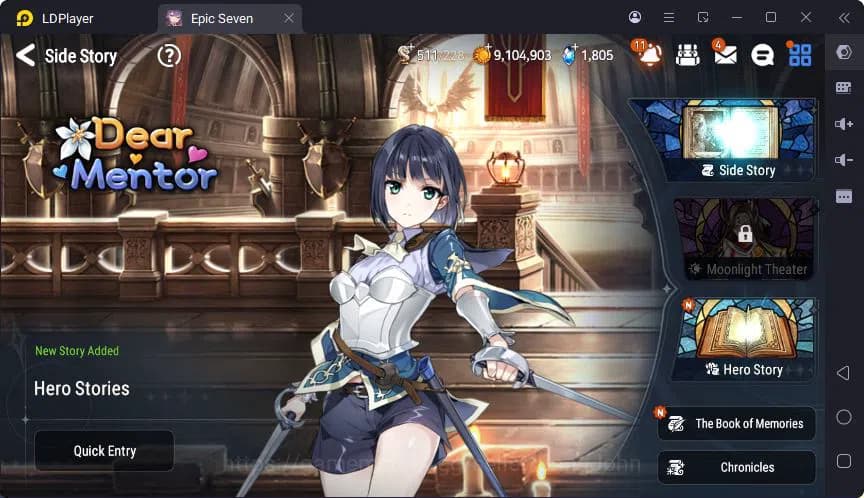Viewport: 864px width, 498px height.
Task: Open the notifications bell icon
Action: click(x=650, y=56)
